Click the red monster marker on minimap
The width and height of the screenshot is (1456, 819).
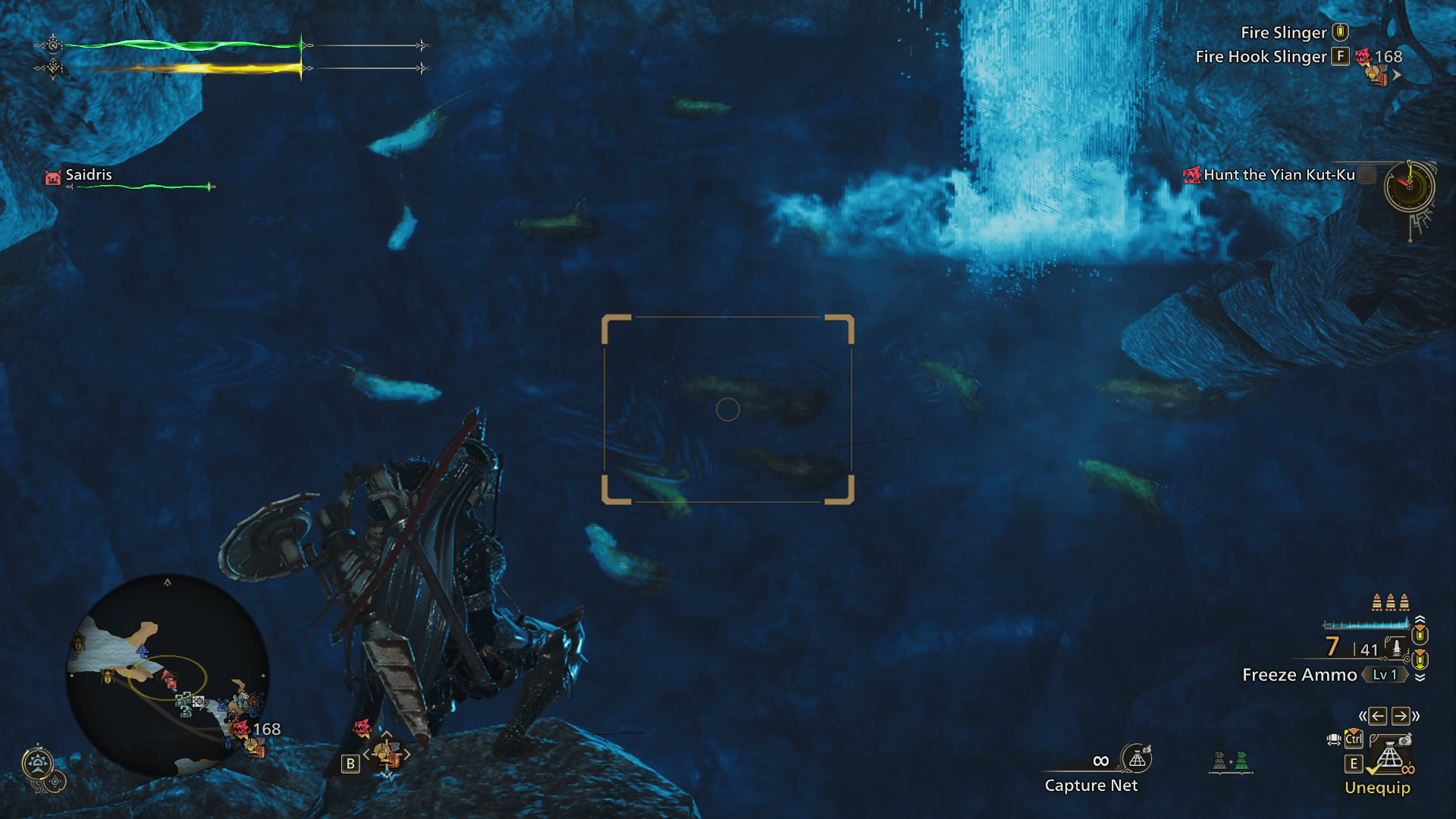(x=240, y=729)
